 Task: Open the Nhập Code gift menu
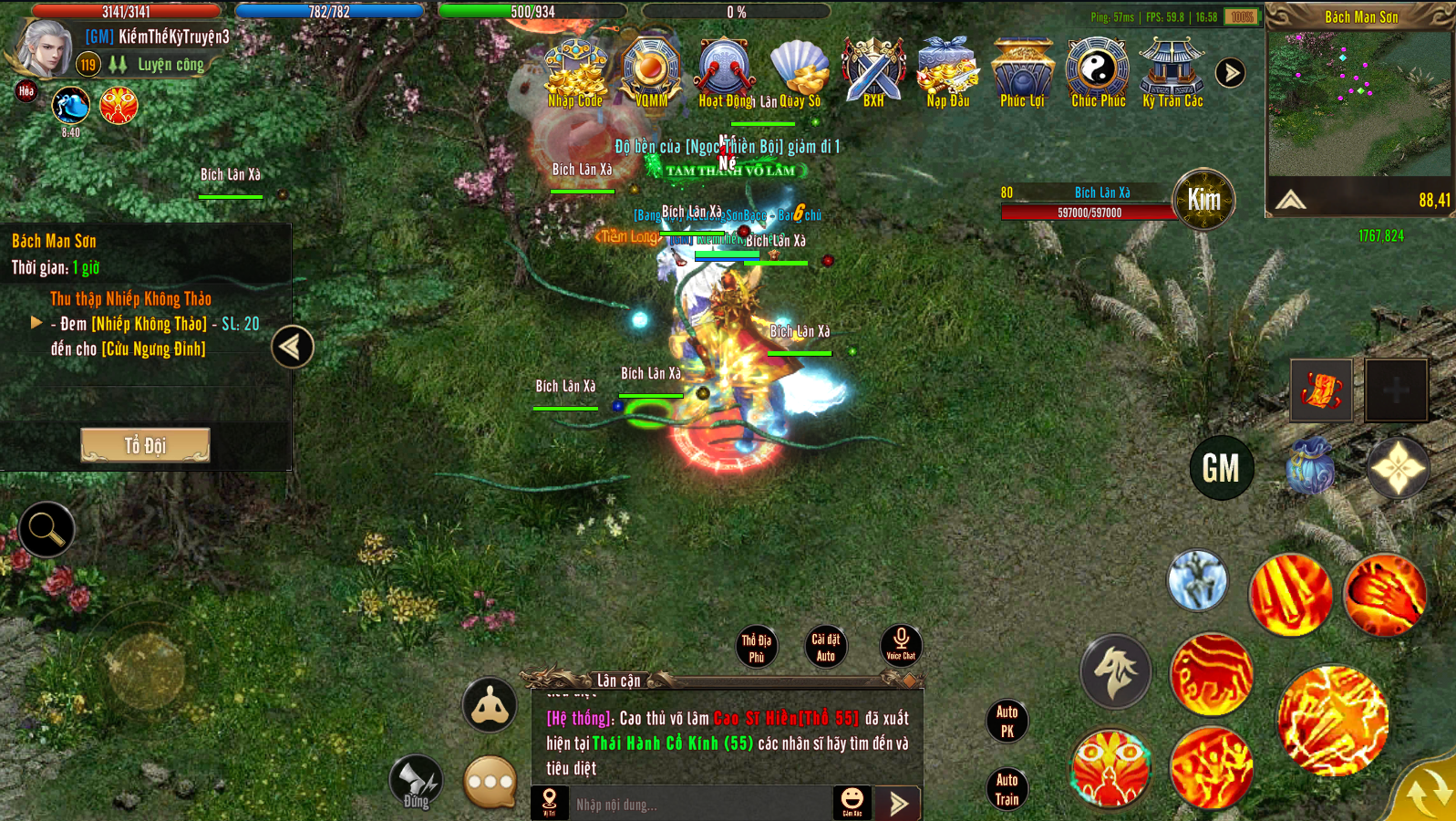point(575,73)
